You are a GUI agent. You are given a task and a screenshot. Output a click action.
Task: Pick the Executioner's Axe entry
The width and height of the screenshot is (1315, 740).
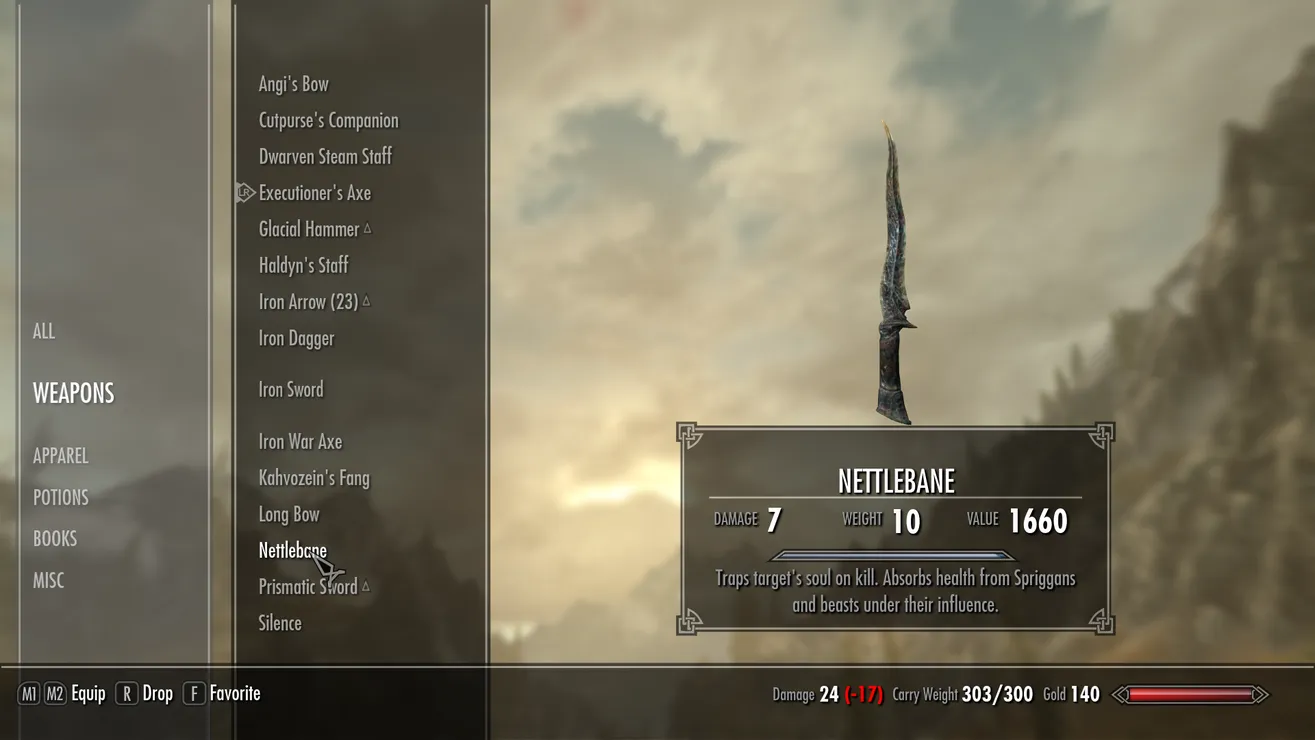[x=315, y=193]
